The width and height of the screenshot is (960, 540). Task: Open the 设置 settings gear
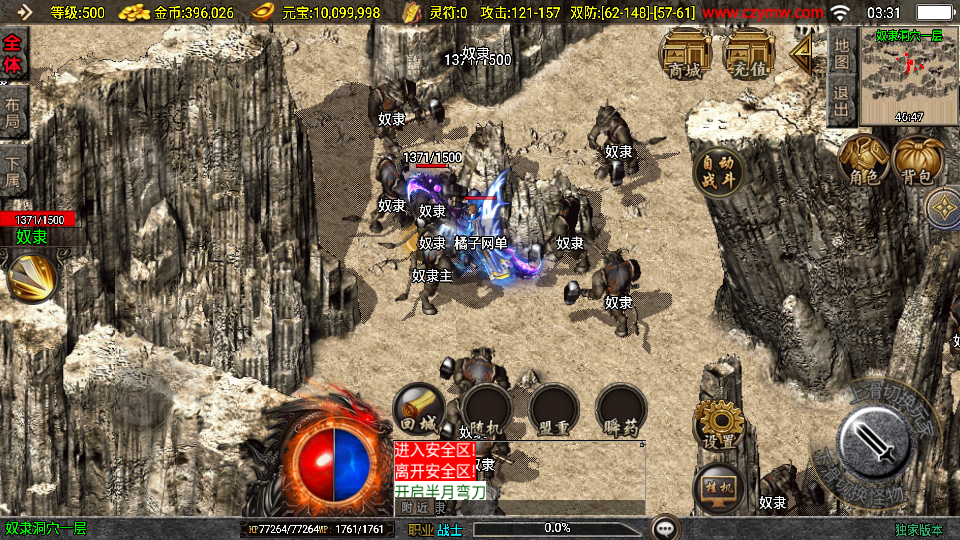tap(719, 425)
